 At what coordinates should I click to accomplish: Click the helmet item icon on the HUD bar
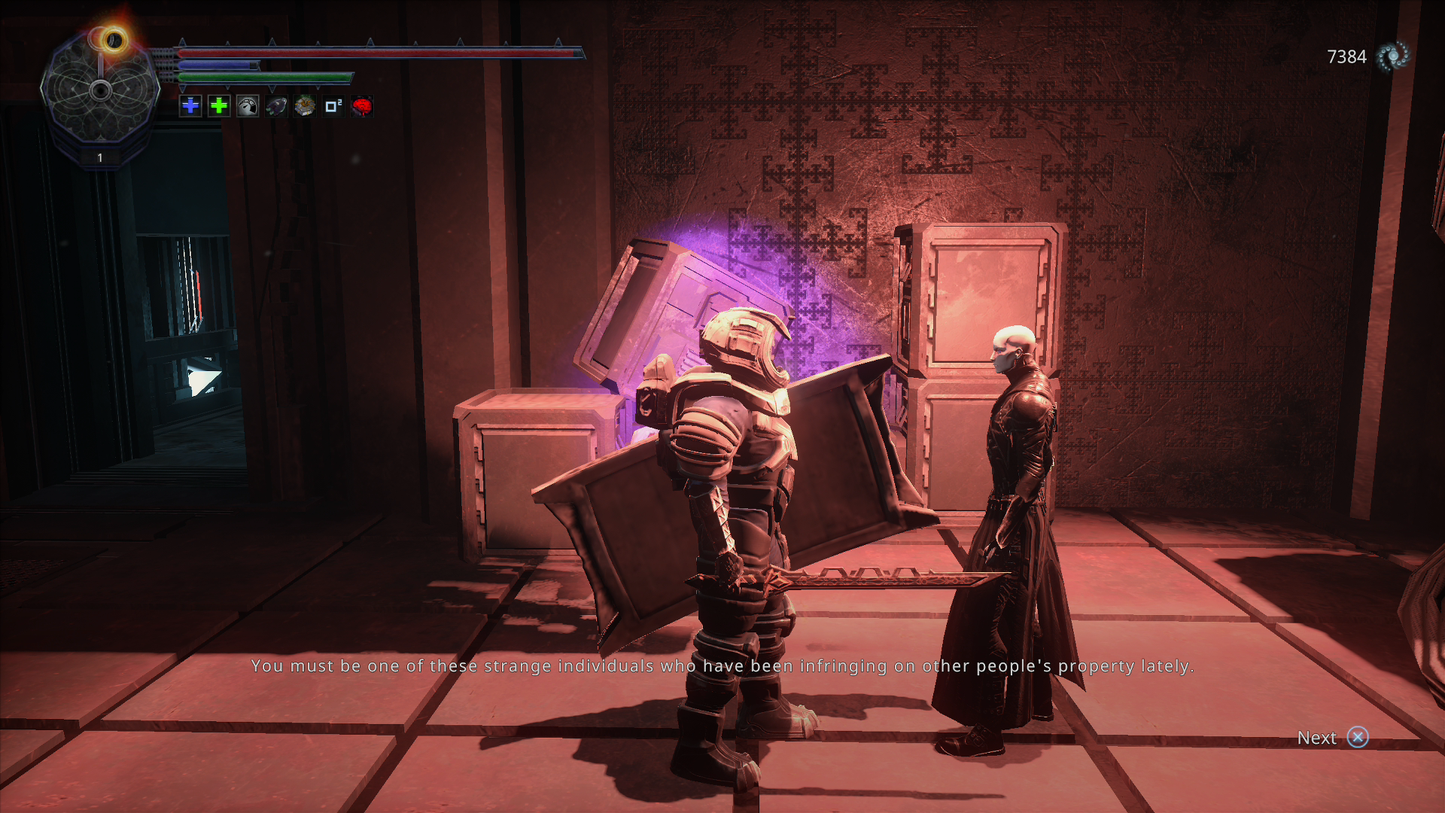click(247, 106)
